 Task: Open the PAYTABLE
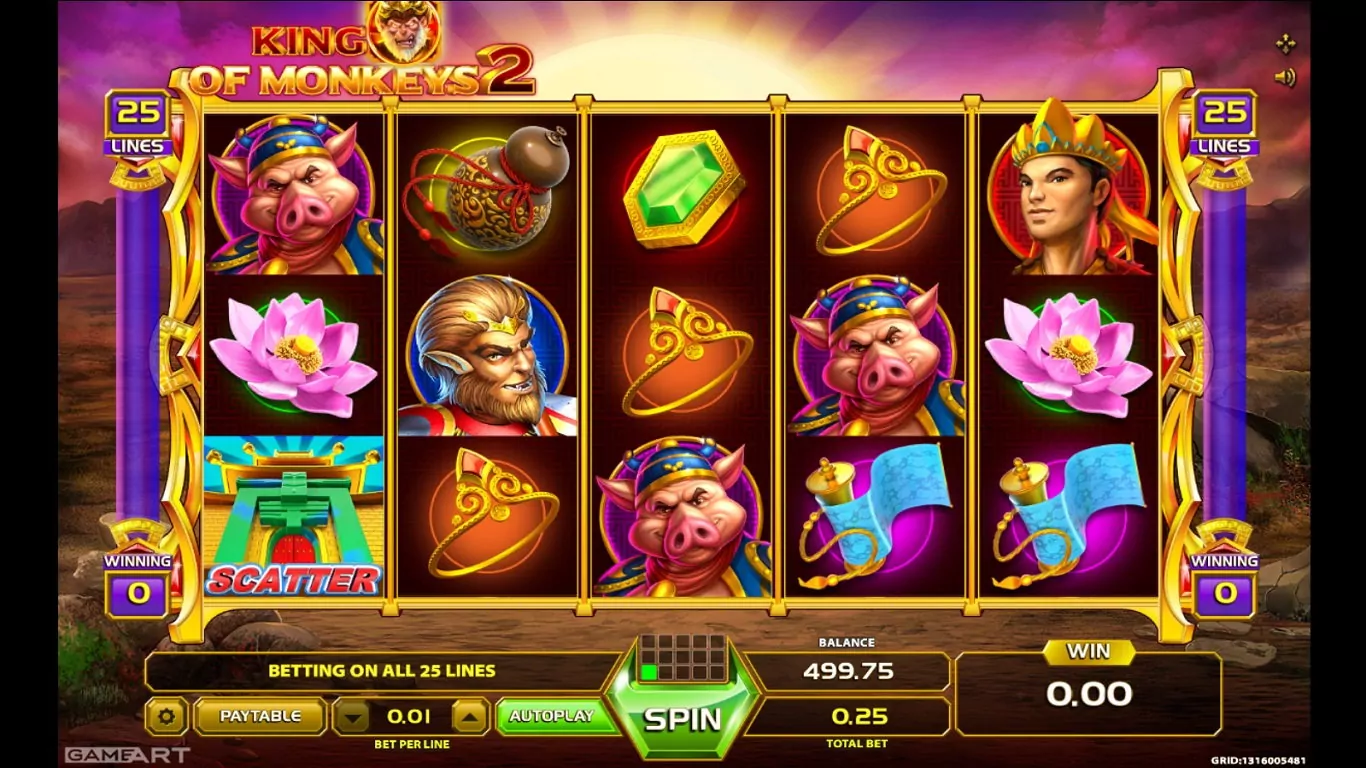coord(260,716)
